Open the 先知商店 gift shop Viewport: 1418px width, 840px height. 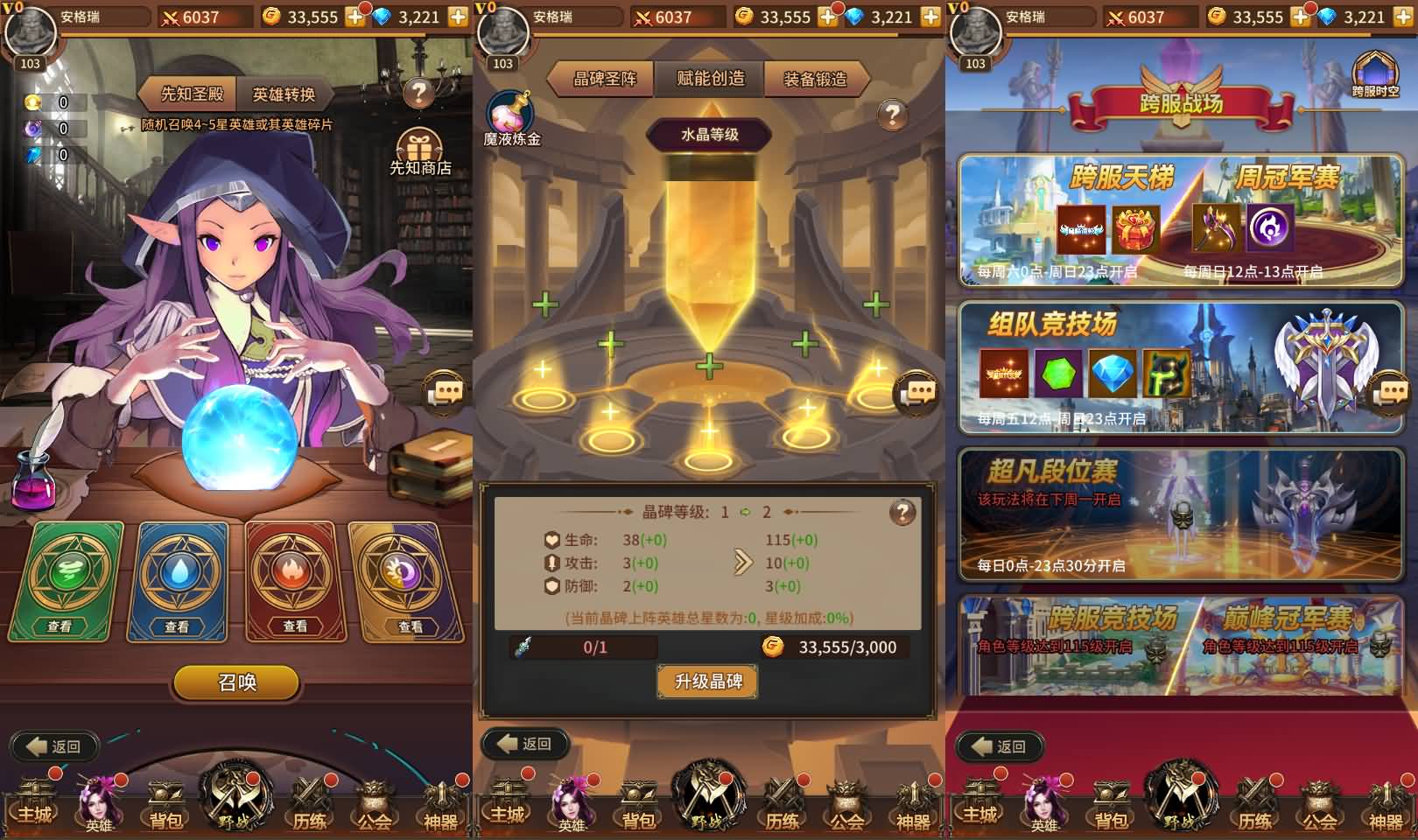pos(420,151)
